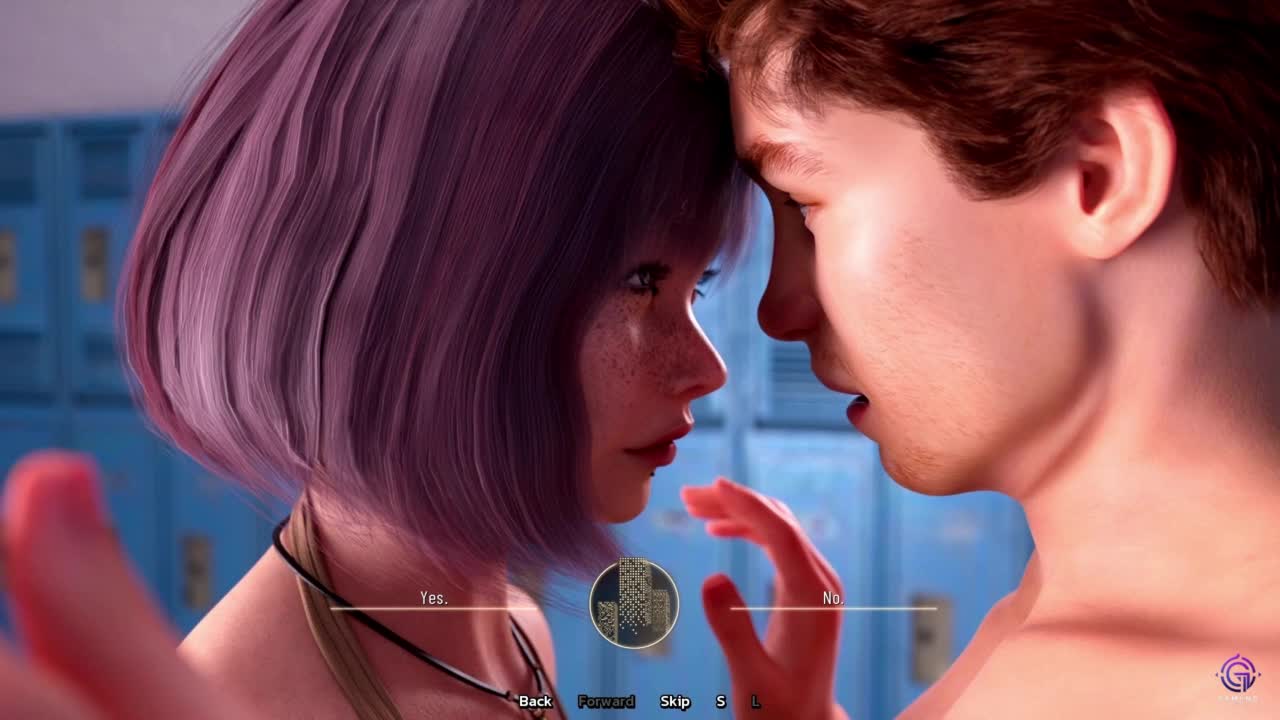Choose the "No." dialogue option
This screenshot has height=720, width=1280.
click(833, 598)
